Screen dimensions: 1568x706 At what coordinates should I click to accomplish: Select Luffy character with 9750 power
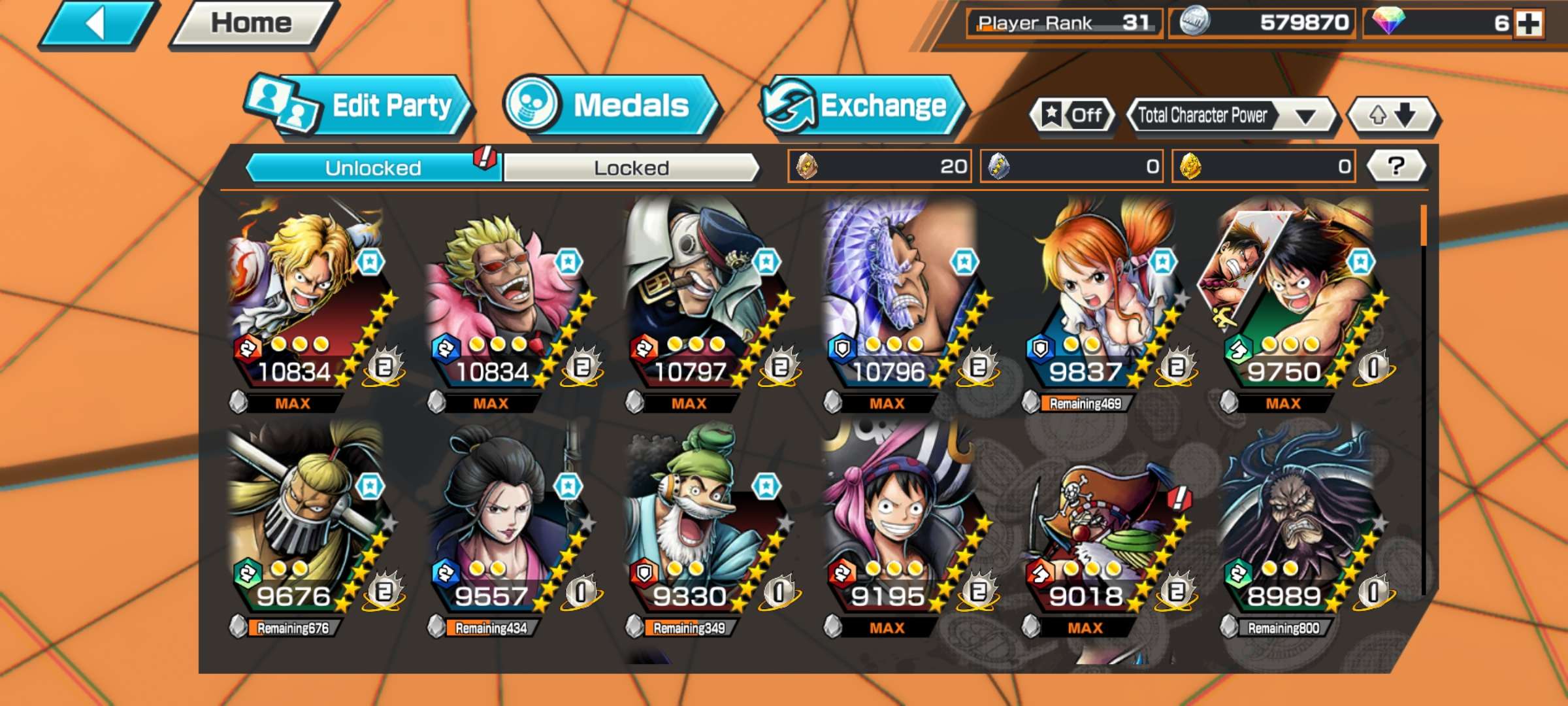click(1297, 301)
